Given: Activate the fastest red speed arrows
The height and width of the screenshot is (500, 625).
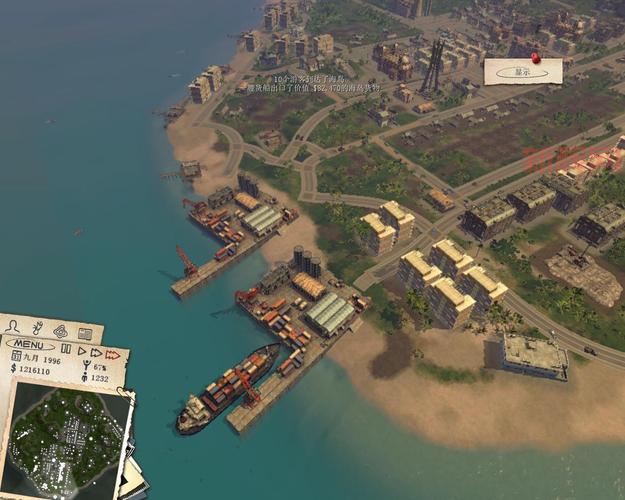Looking at the screenshot, I should point(113,353).
